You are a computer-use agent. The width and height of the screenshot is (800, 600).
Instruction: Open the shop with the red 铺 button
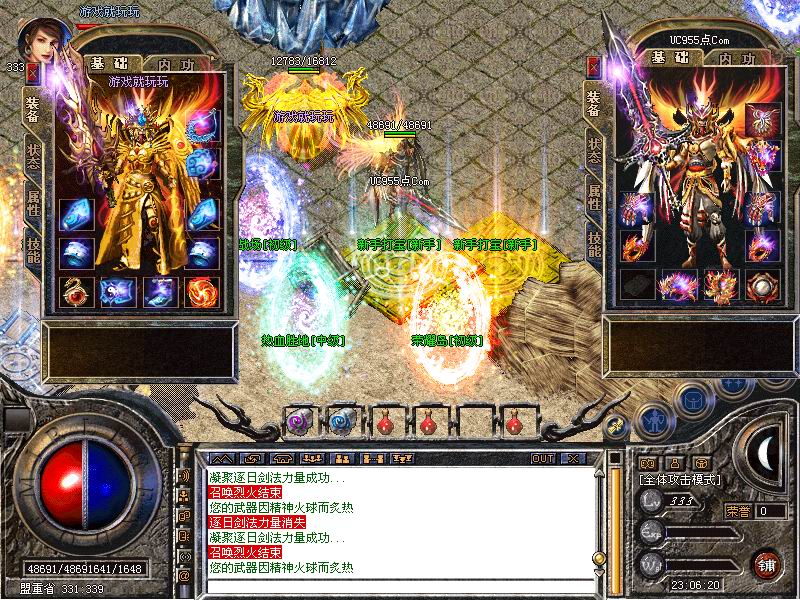click(x=767, y=563)
